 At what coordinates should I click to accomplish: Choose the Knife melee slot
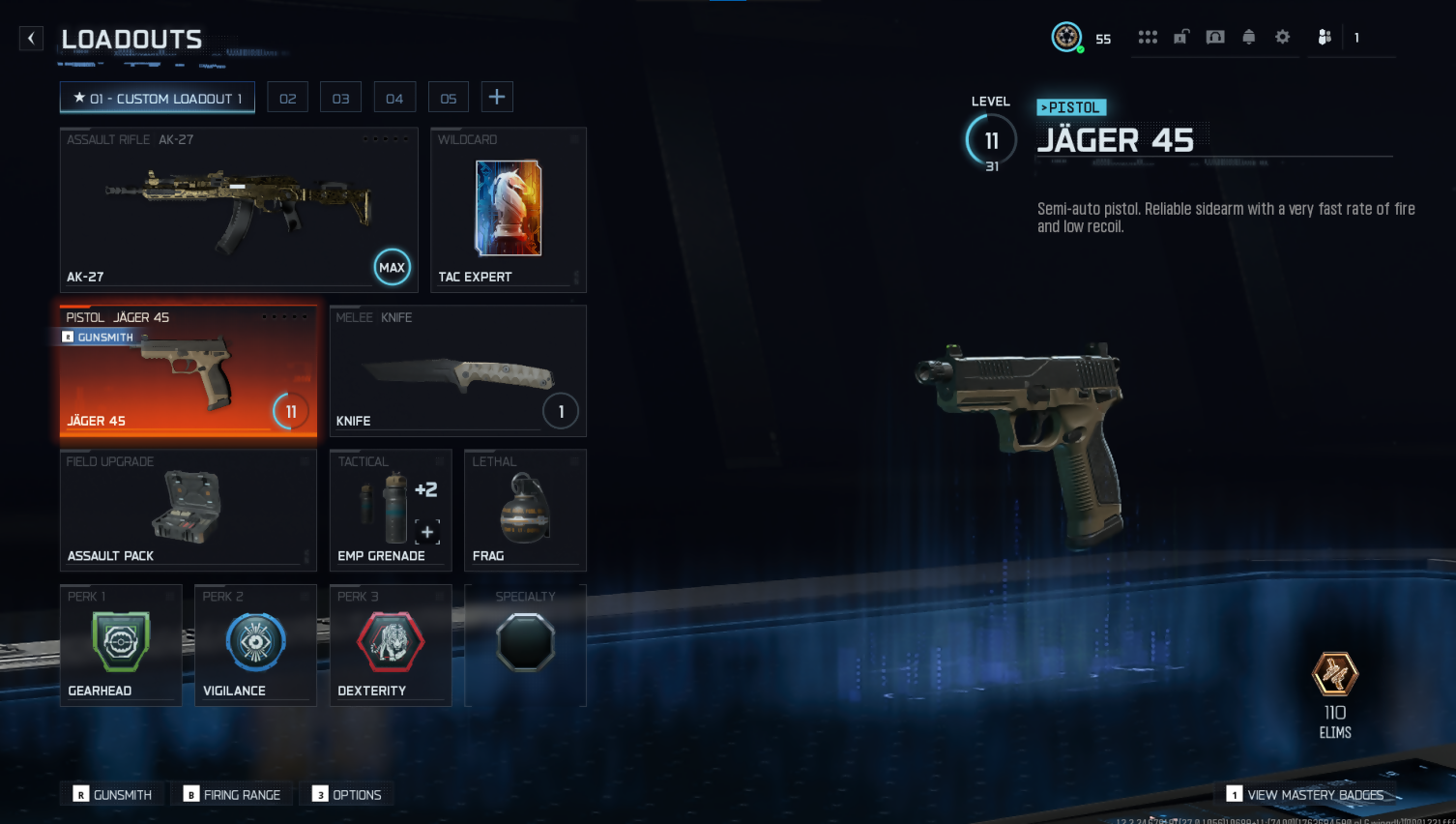[x=457, y=371]
